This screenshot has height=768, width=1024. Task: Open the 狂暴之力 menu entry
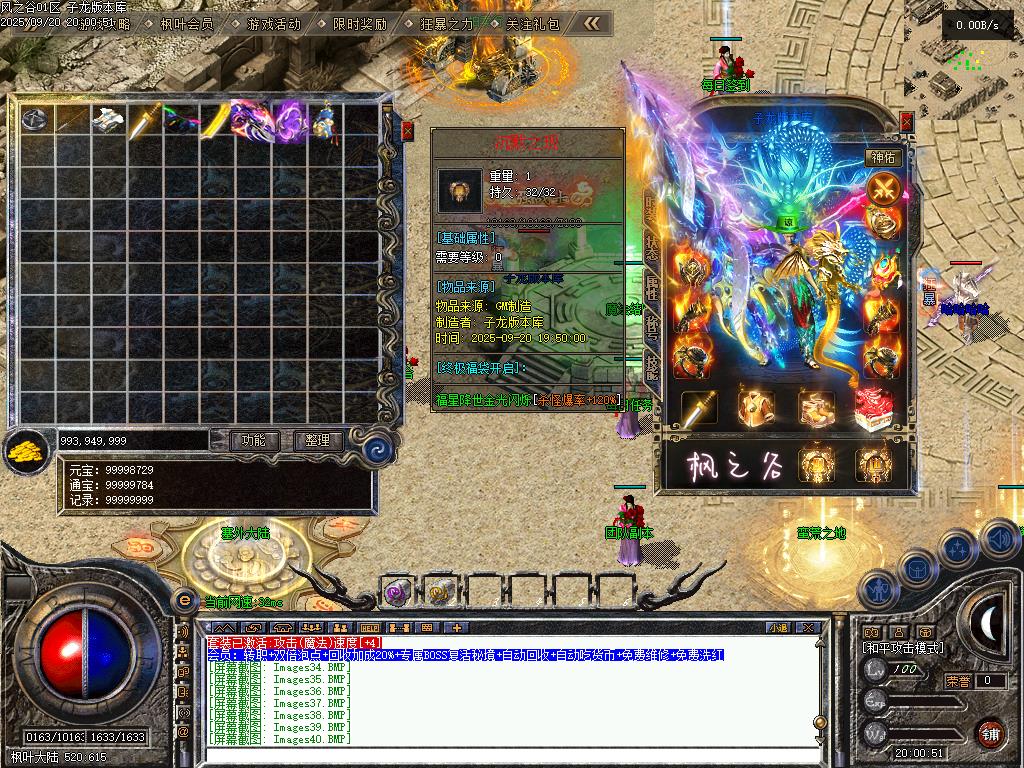pos(446,23)
